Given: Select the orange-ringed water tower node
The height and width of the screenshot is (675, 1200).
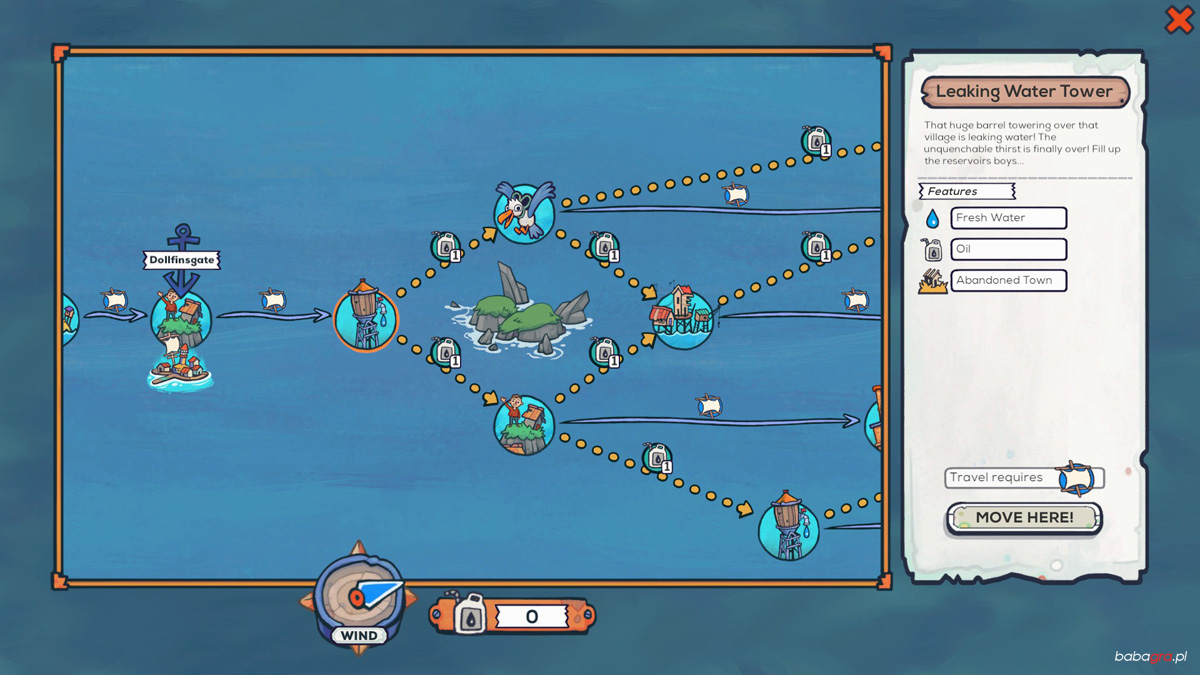Looking at the screenshot, I should pyautogui.click(x=366, y=317).
